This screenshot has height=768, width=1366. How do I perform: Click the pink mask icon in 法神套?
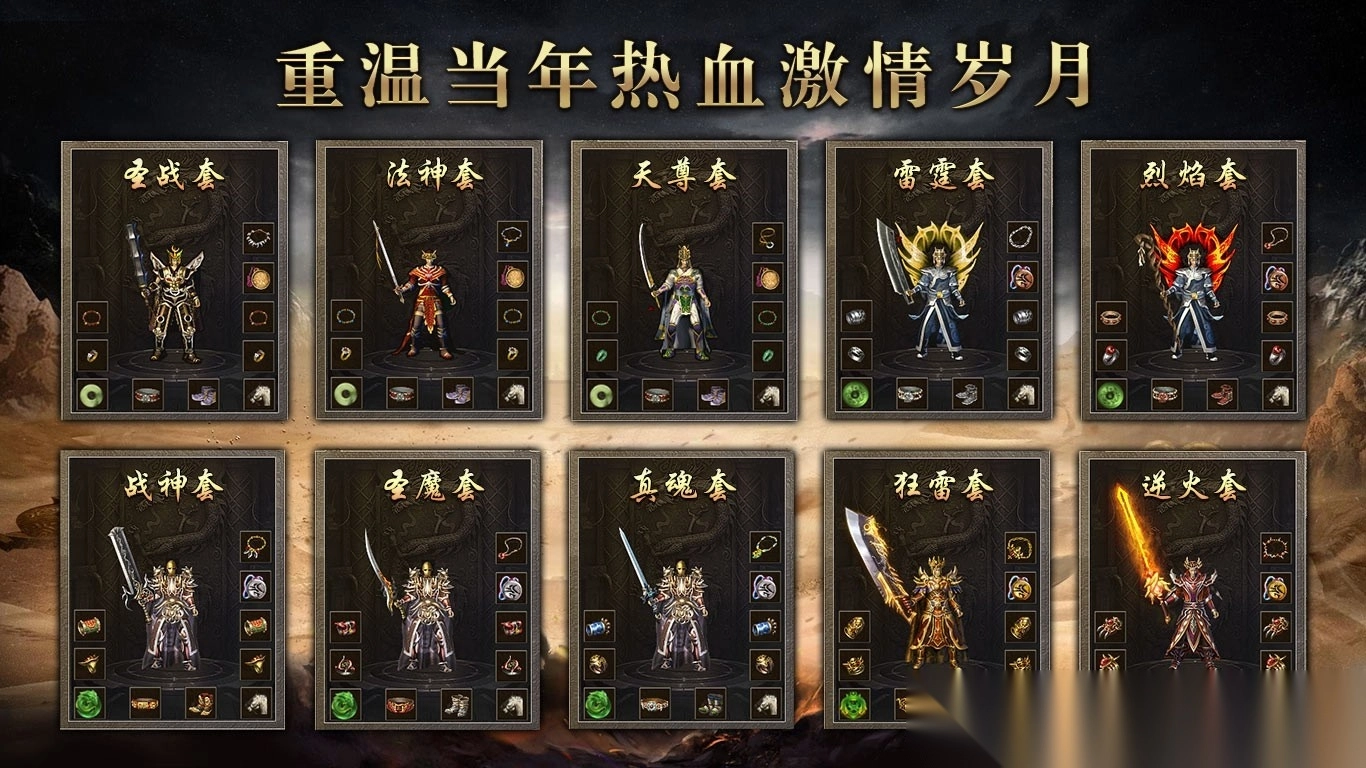[x=512, y=276]
